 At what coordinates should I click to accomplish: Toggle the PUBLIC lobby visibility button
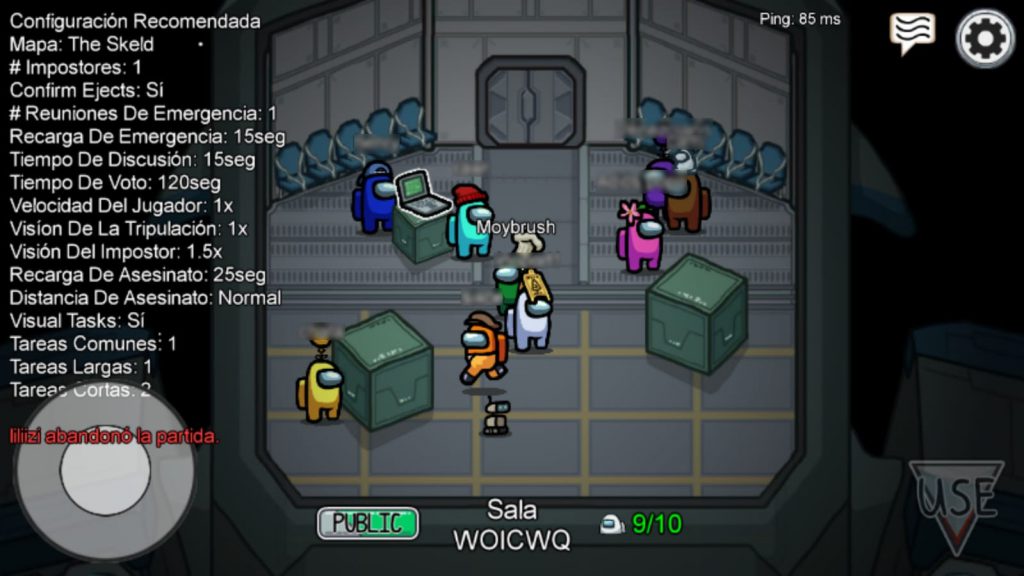367,523
